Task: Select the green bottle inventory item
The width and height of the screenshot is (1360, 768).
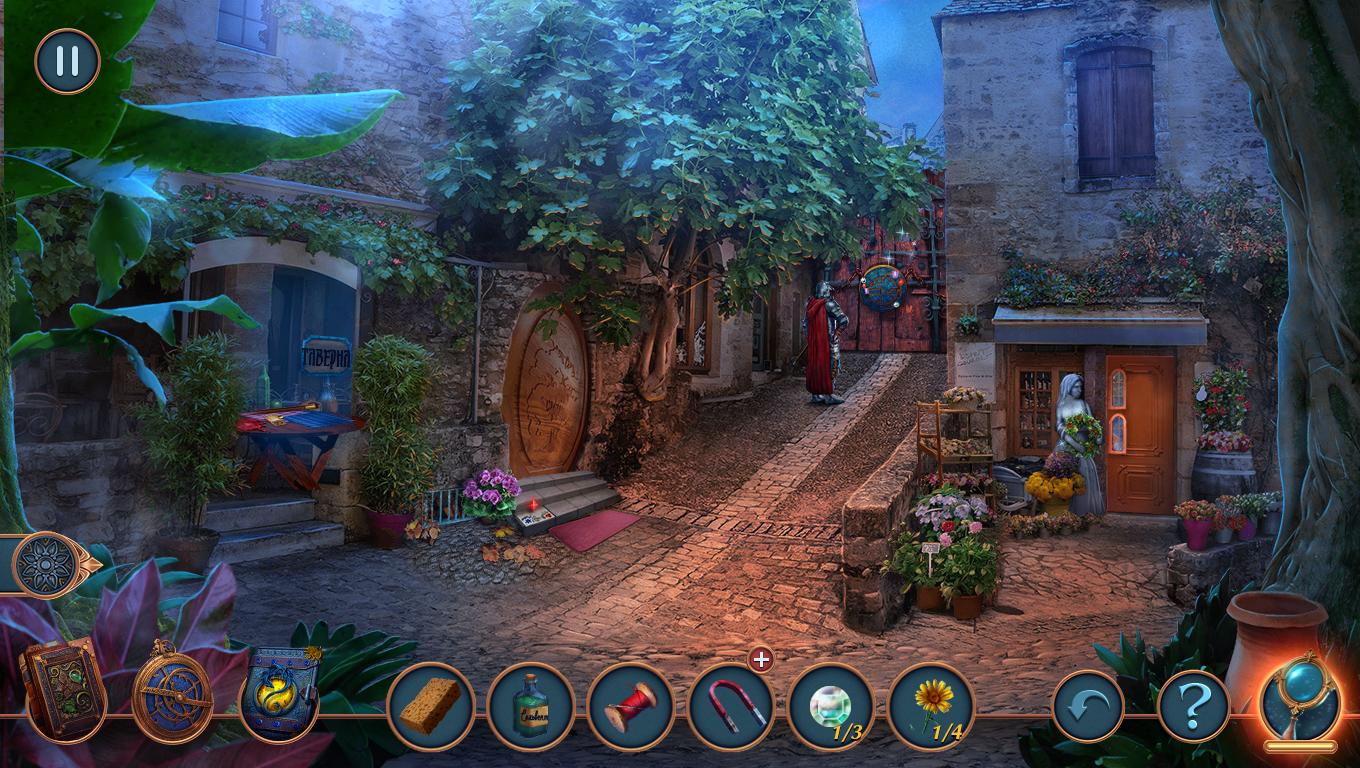Action: click(x=531, y=706)
